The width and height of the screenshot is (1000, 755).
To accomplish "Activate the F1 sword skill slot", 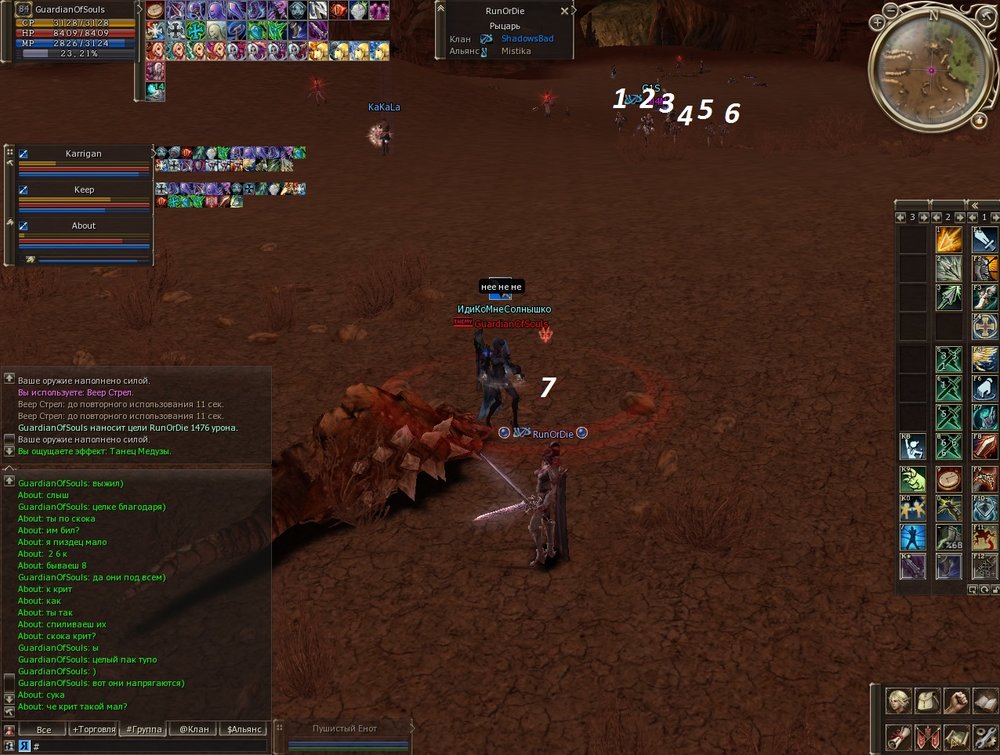I will click(x=985, y=240).
